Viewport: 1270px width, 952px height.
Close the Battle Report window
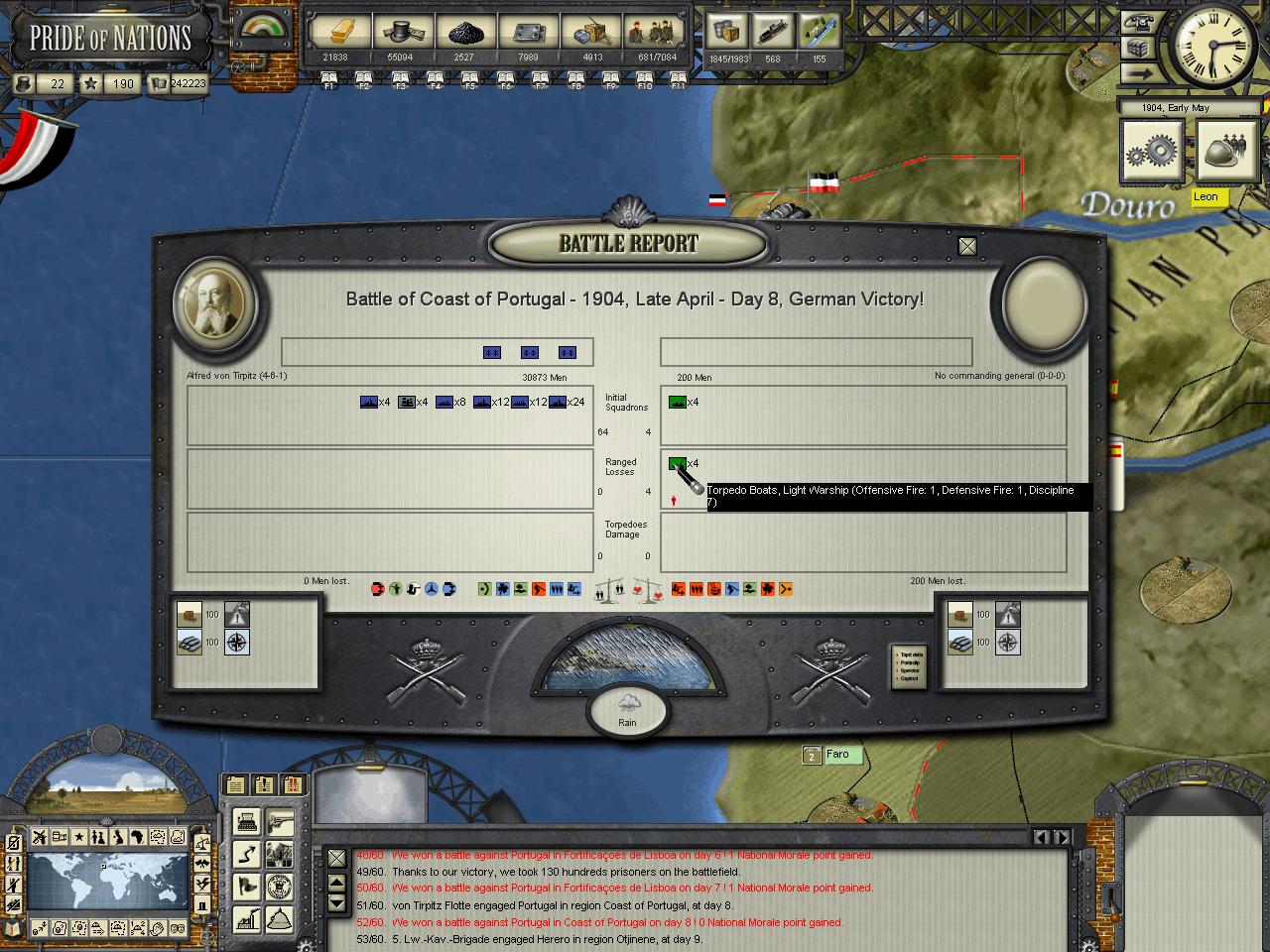(x=967, y=246)
